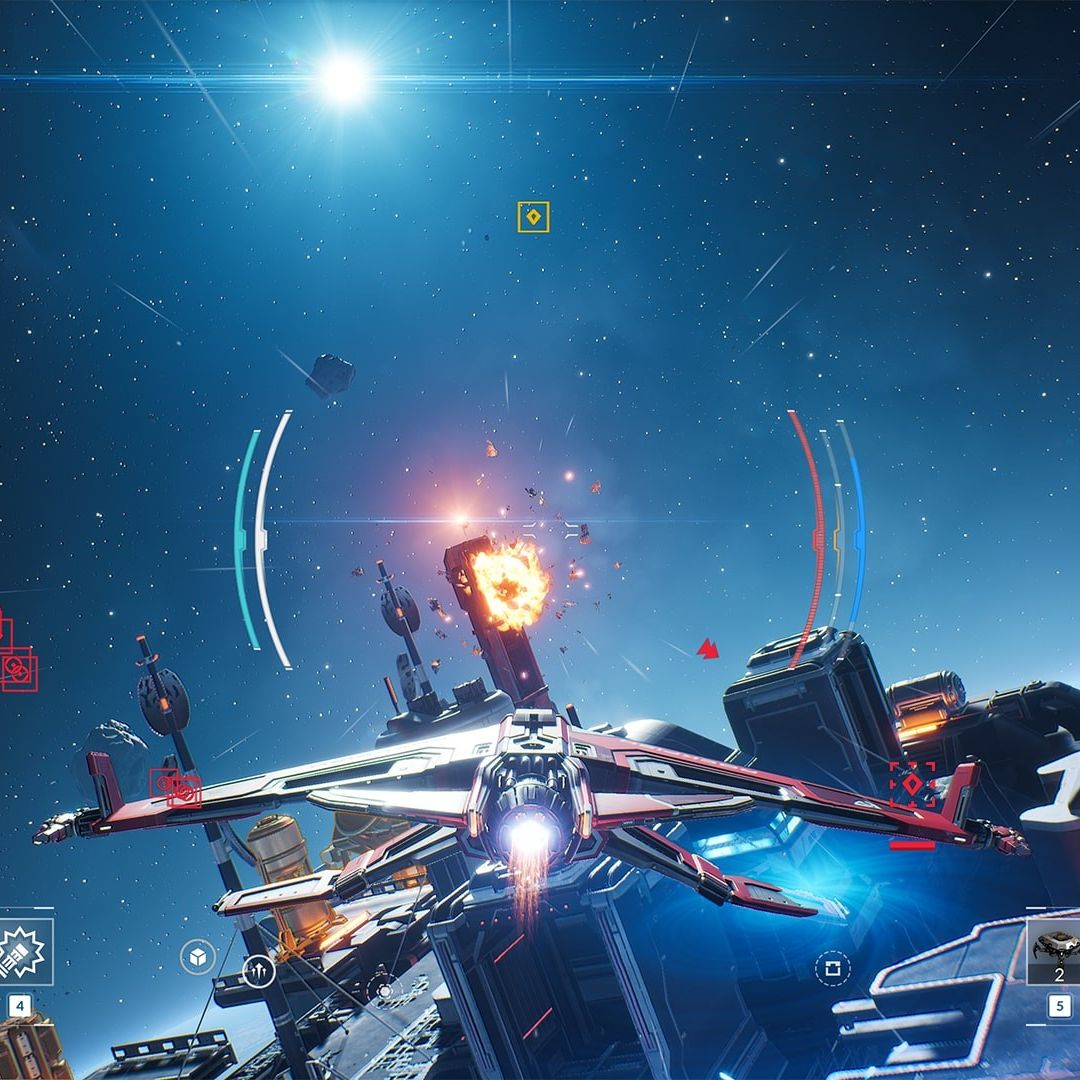Screen dimensions: 1080x1080
Task: Click the dashed-circle square icon
Action: point(831,968)
